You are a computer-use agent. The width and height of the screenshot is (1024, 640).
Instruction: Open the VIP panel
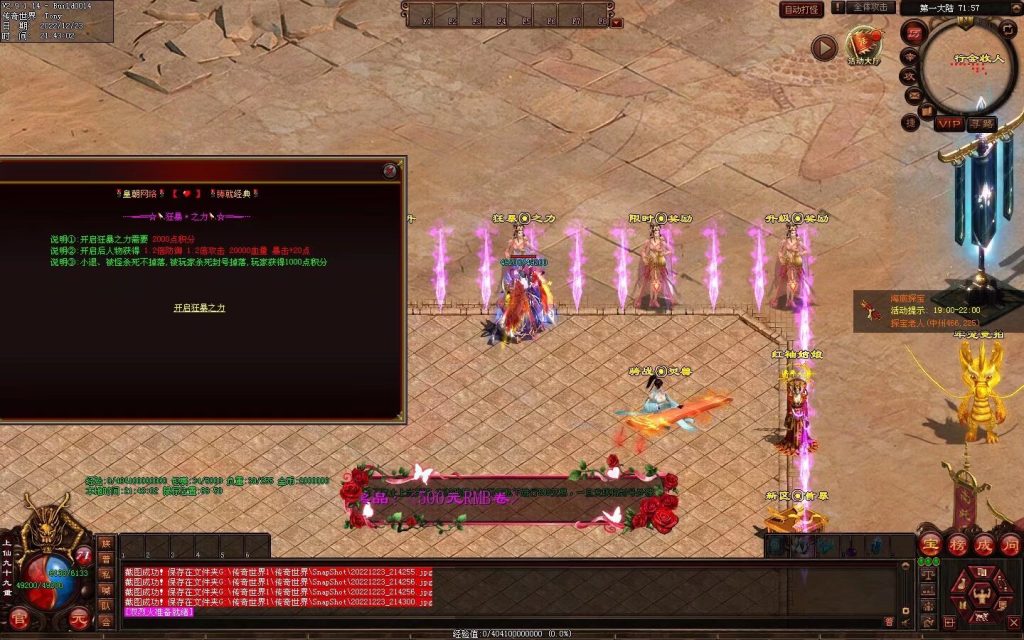948,123
